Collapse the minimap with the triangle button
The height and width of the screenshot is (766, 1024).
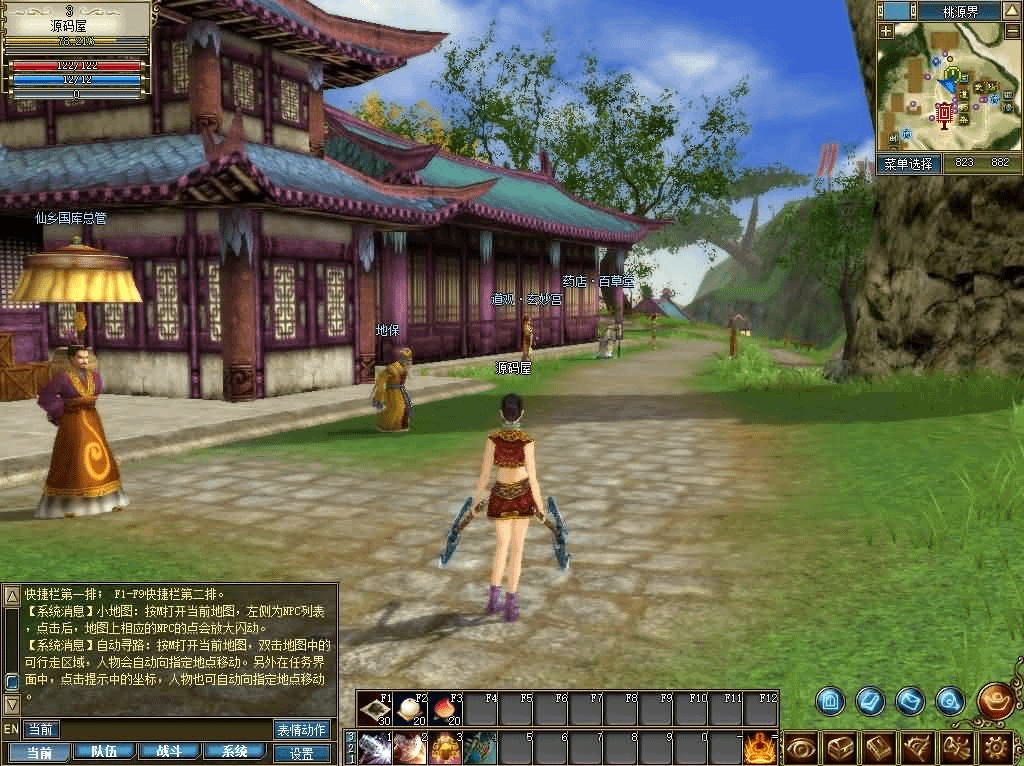point(1013,10)
